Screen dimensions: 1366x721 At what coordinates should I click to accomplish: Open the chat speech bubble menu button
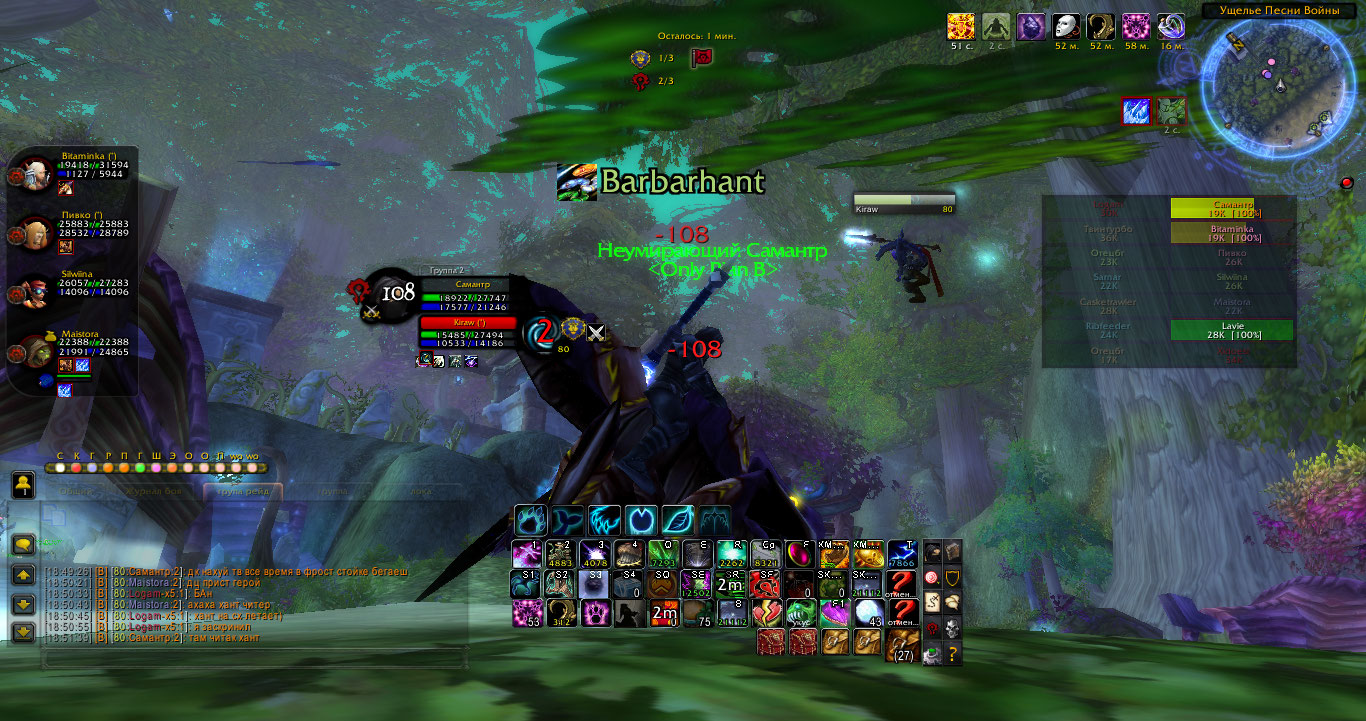23,545
